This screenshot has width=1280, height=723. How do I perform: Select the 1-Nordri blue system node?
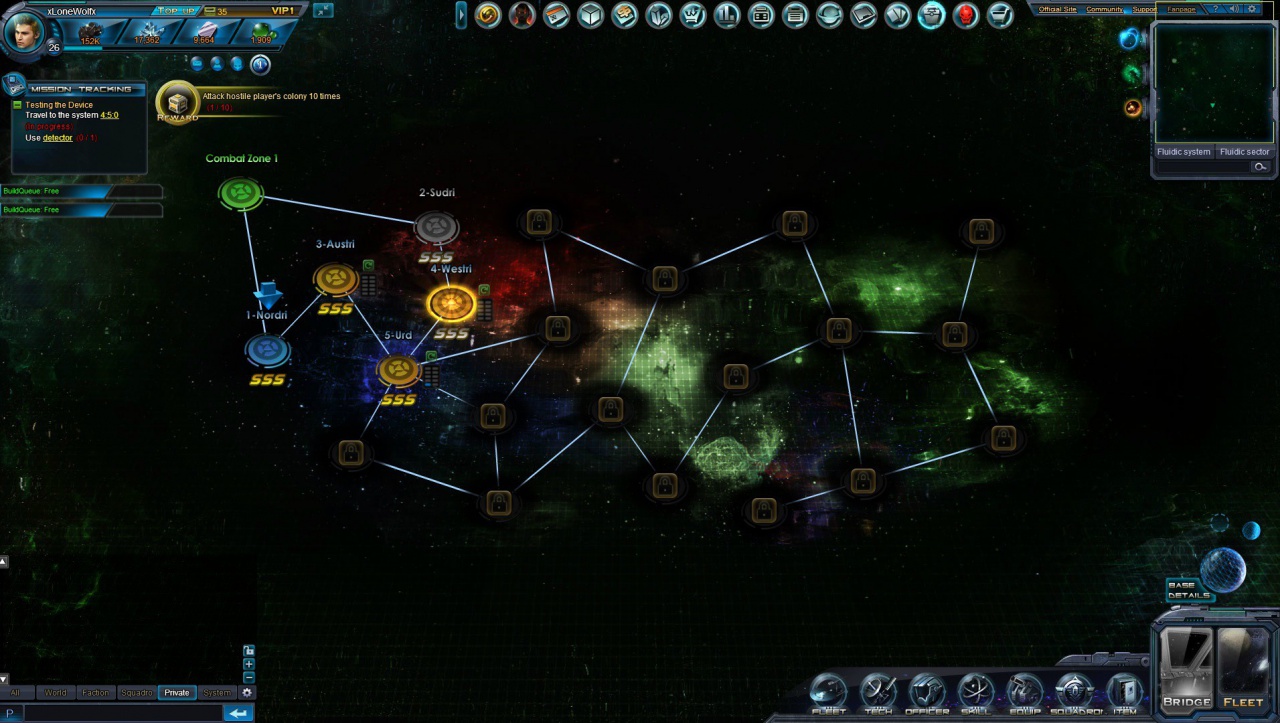coord(267,351)
